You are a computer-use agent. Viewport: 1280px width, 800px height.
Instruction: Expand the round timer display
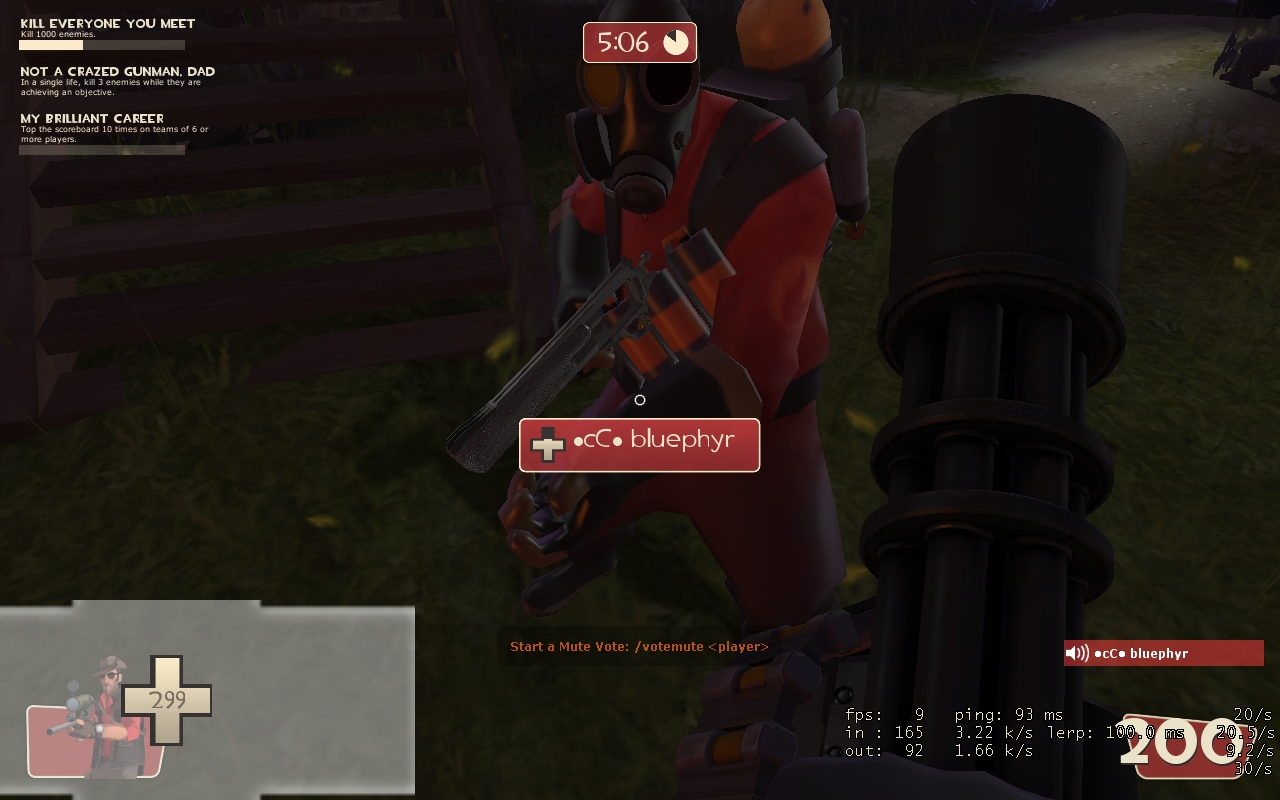640,42
